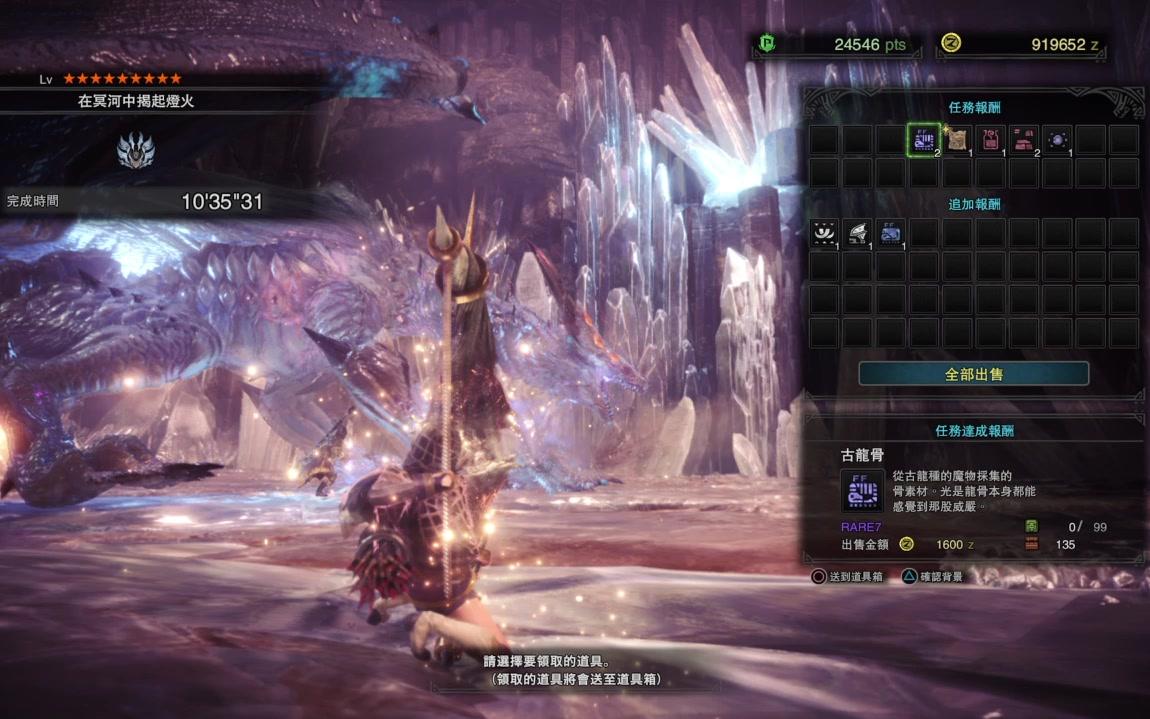Choose the white claw item in 追加報酬
Image resolution: width=1150 pixels, height=719 pixels.
pos(857,233)
